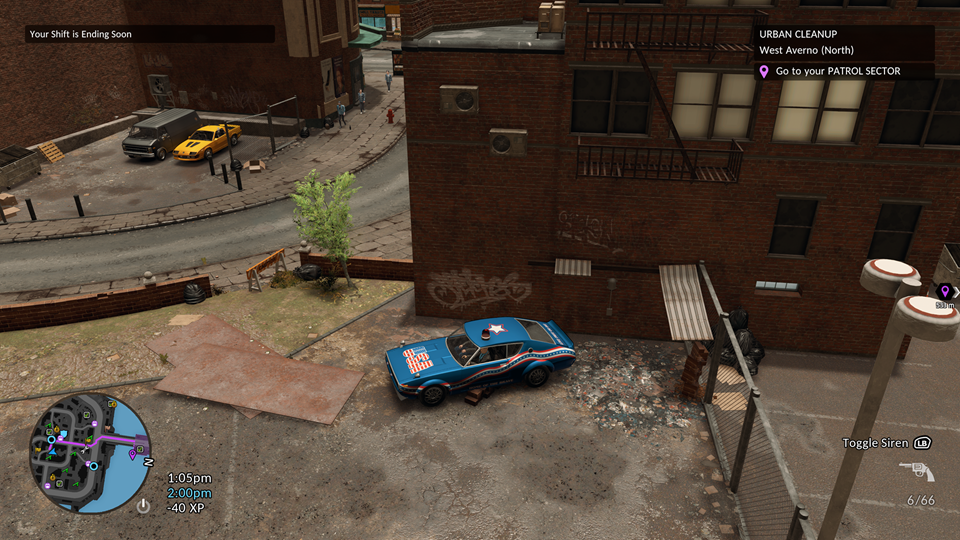
Task: Click the Go to your PATROL SECTOR objective
Action: click(x=843, y=72)
